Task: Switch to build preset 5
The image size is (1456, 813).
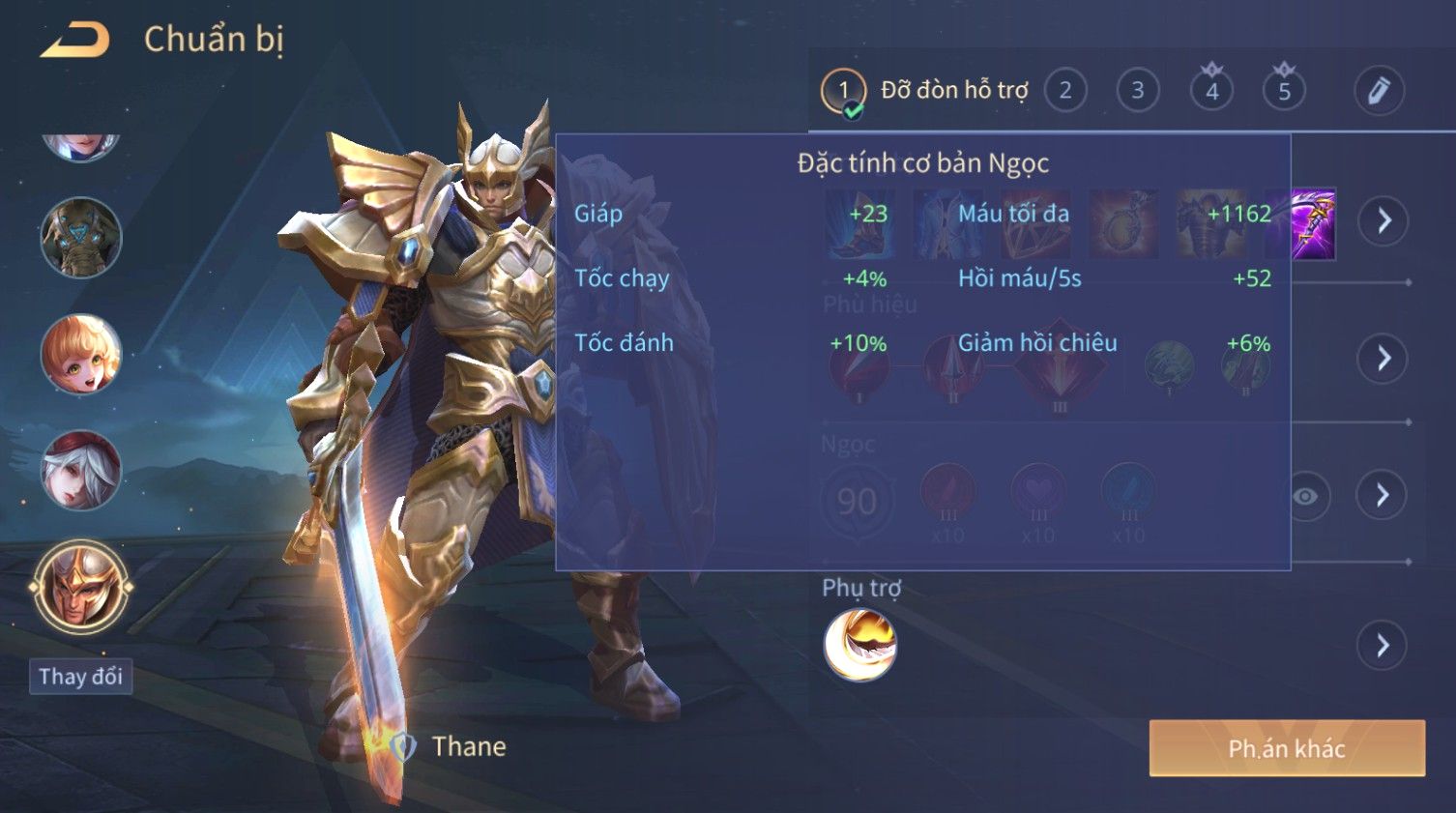Action: point(1284,91)
